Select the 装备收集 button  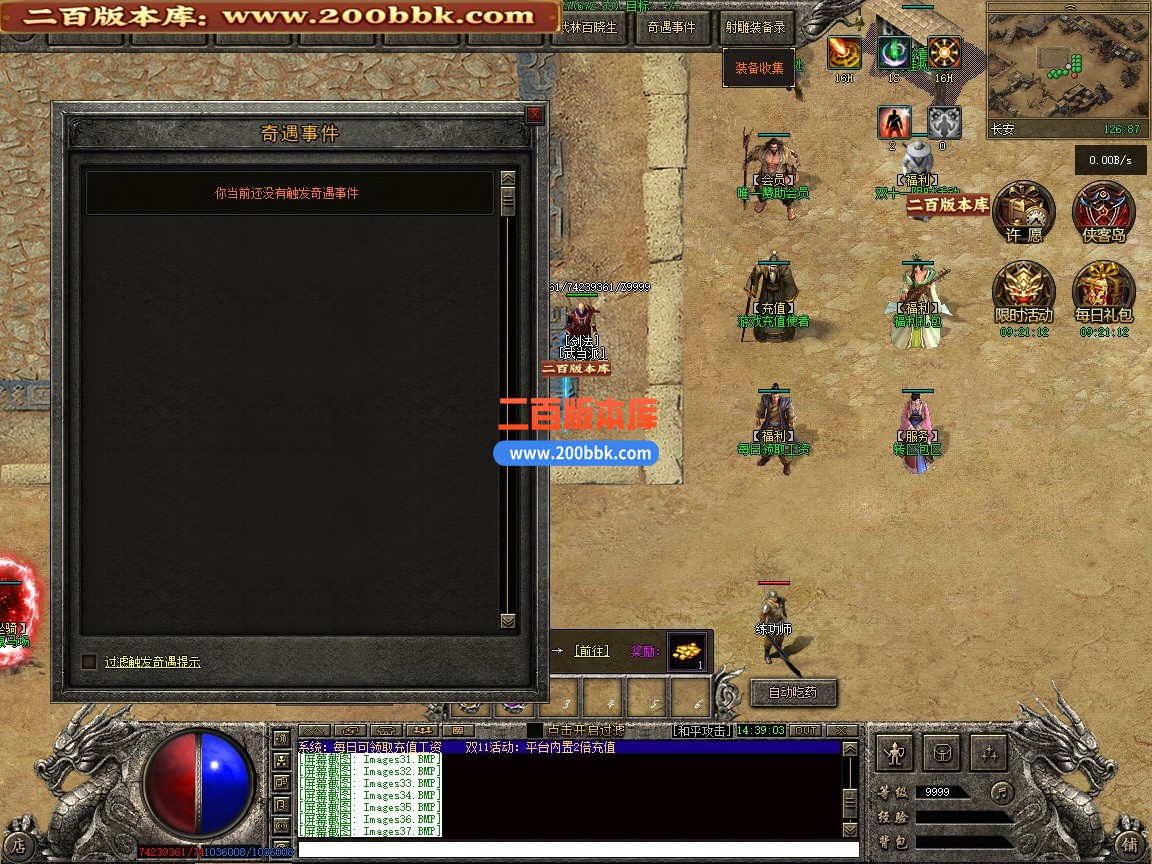point(759,68)
